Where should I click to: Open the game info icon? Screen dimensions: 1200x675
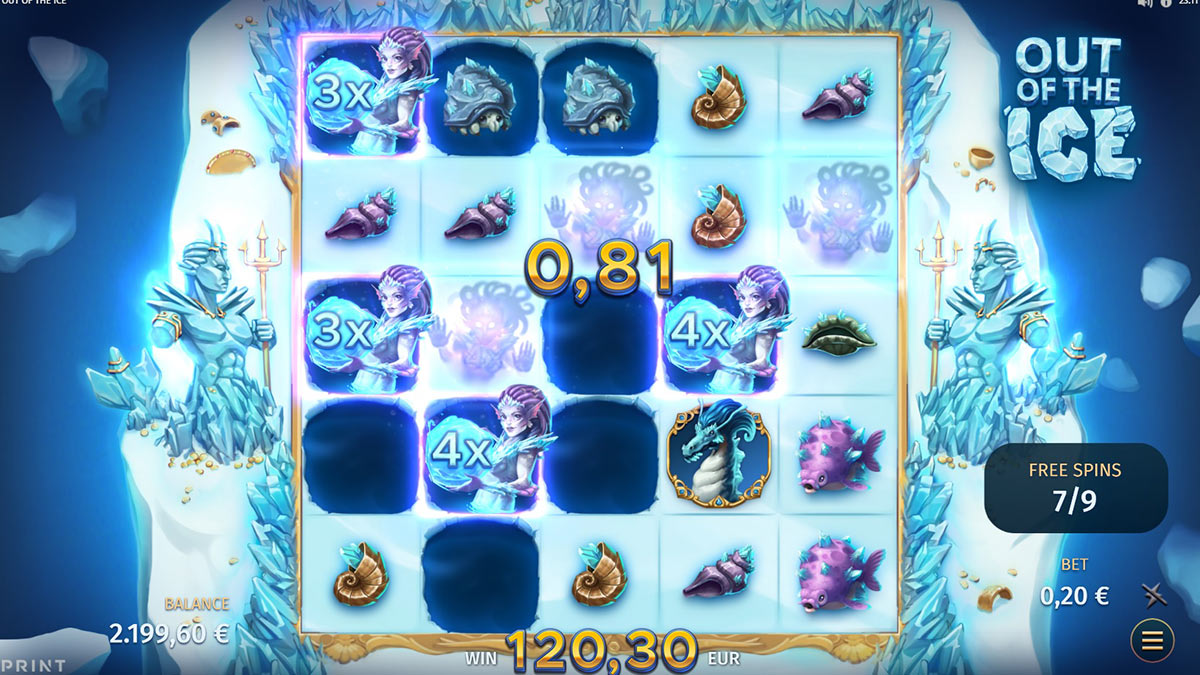click(1165, 4)
